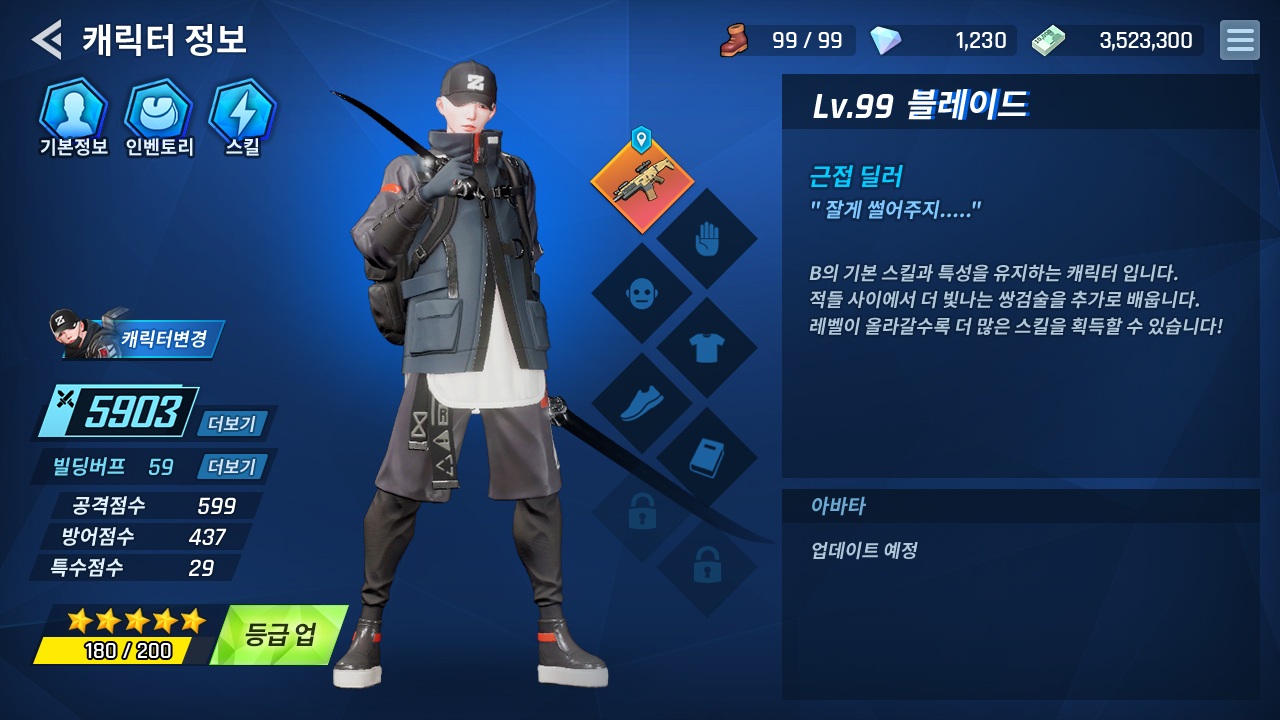Image resolution: width=1280 pixels, height=720 pixels.
Task: Select the equipped golden rifle weapon slot
Action: pyautogui.click(x=642, y=185)
